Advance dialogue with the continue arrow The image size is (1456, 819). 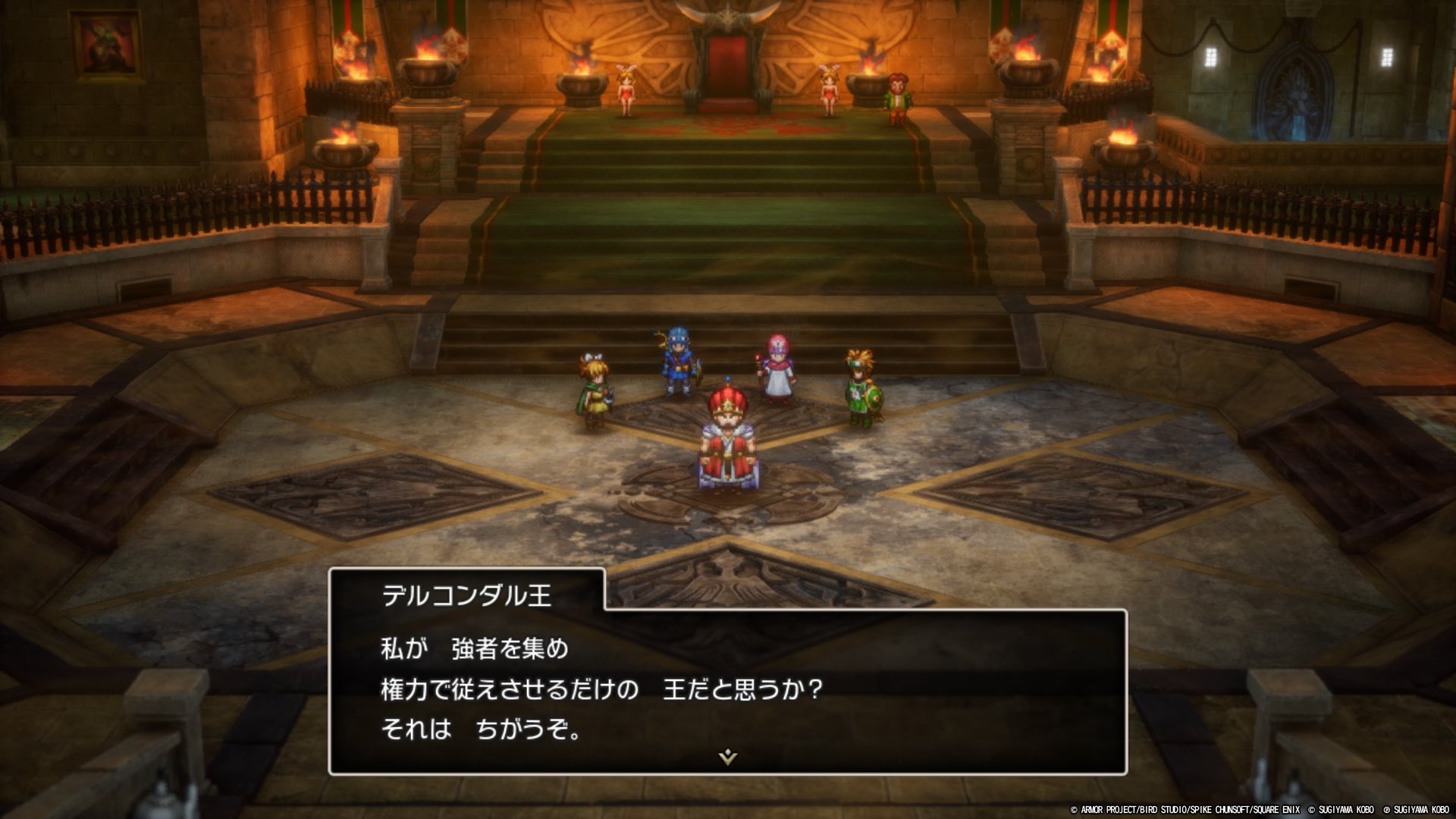point(727,756)
